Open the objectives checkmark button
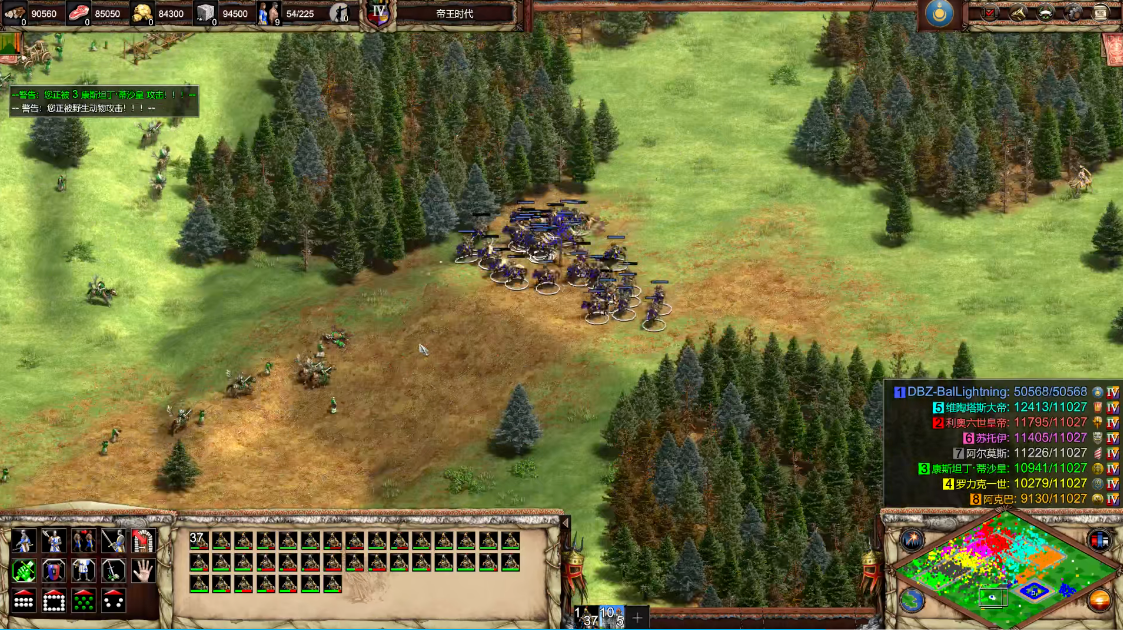The image size is (1123, 630). click(991, 13)
